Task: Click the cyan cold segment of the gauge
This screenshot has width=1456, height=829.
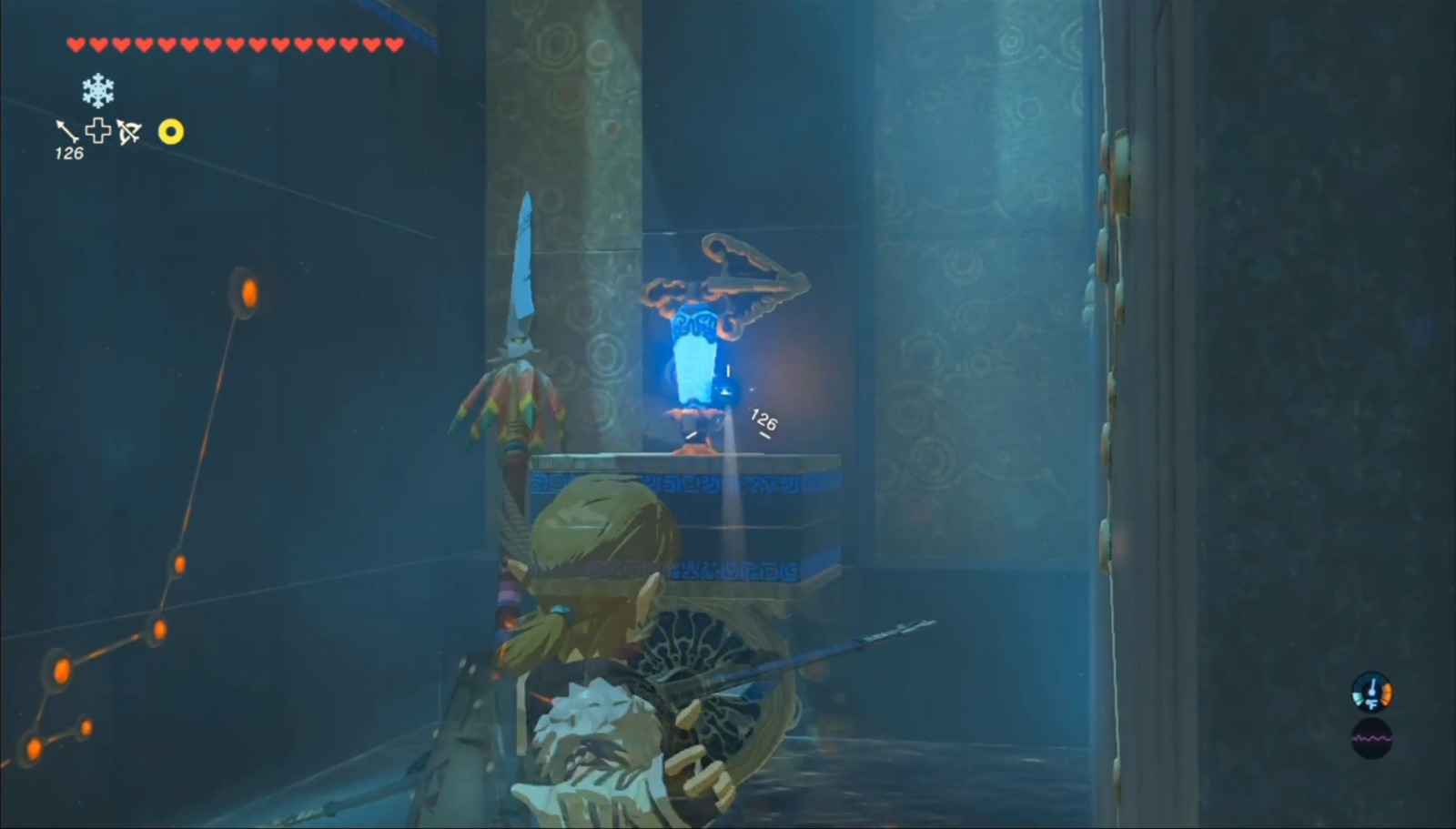Action: (1356, 697)
